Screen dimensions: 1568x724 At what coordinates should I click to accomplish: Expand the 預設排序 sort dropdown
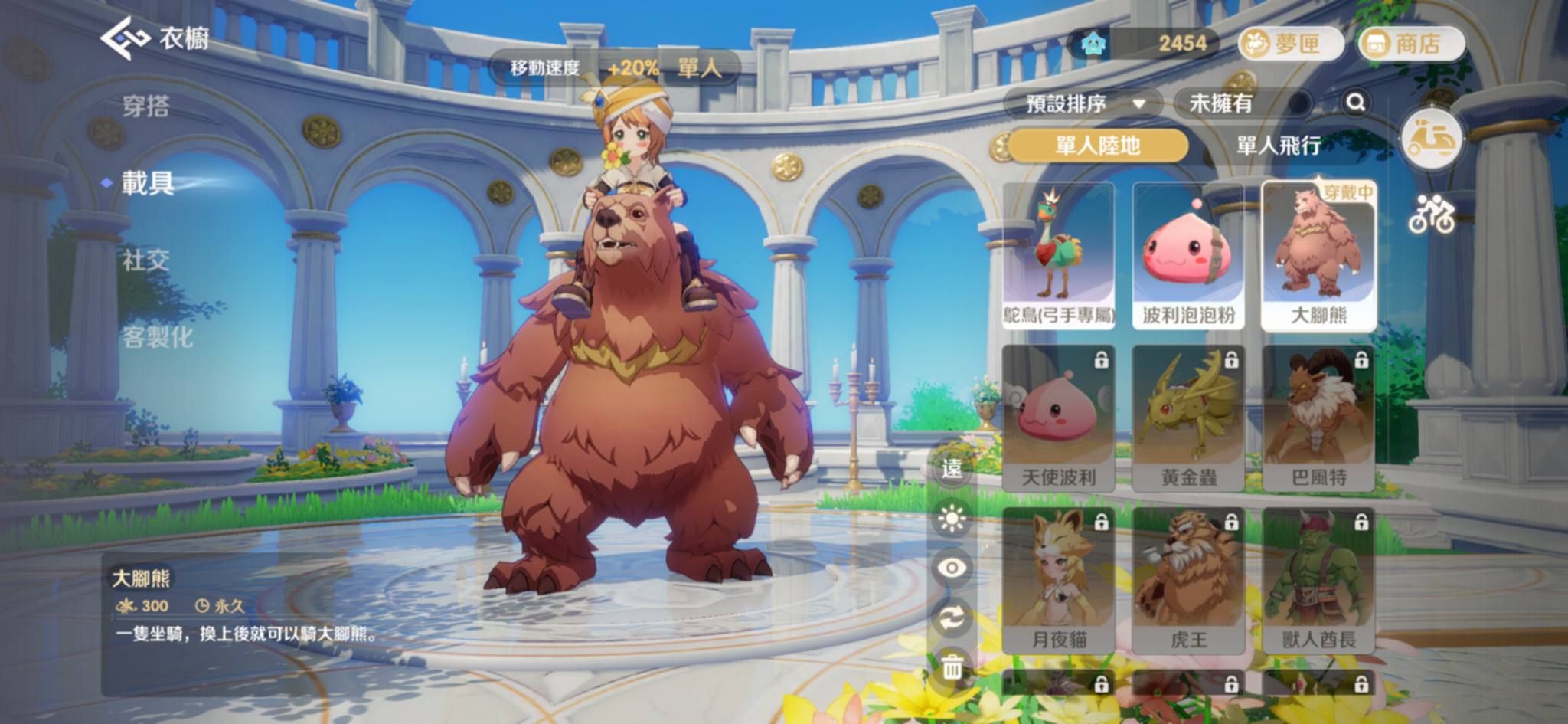[1083, 103]
